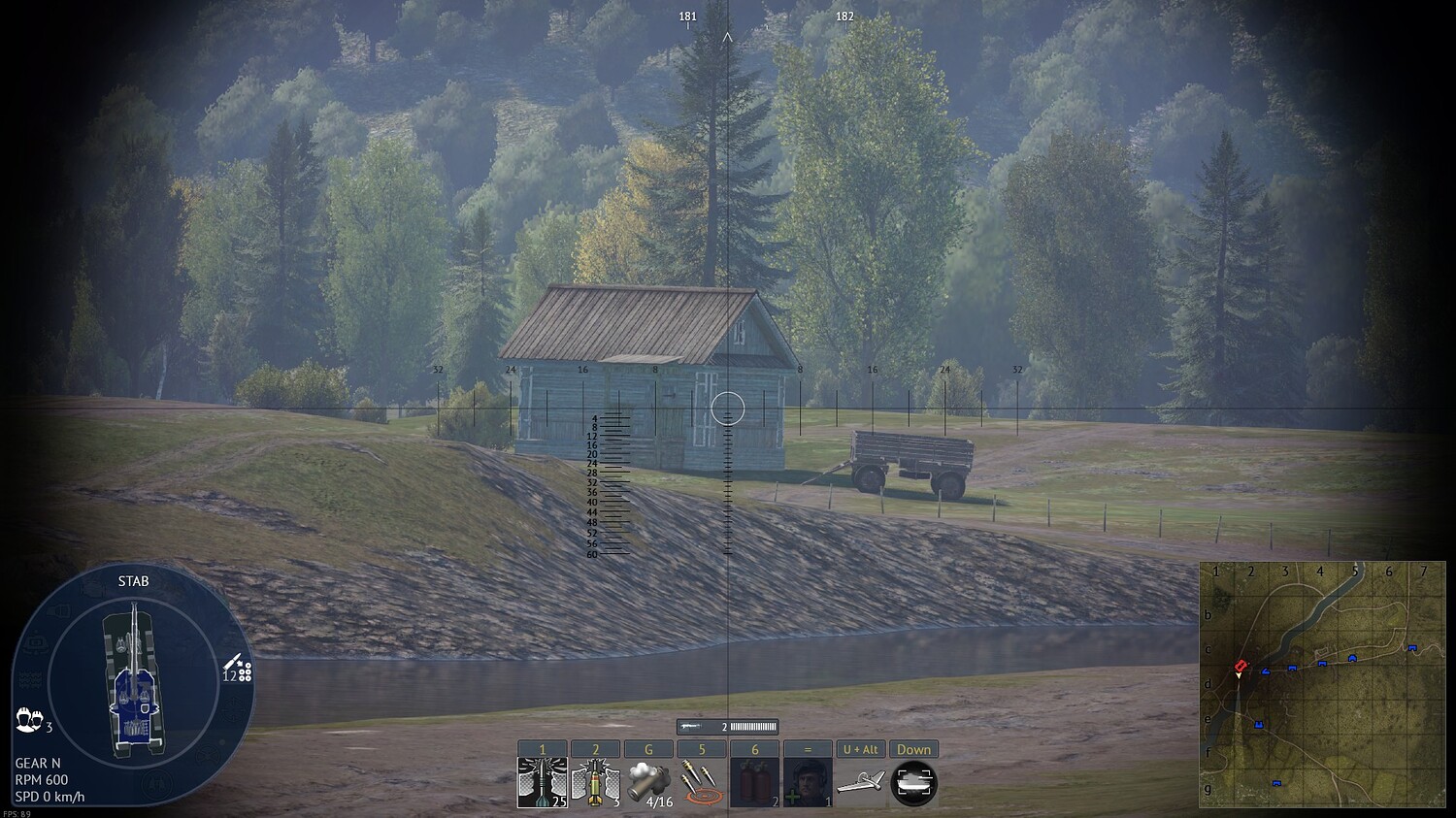
Task: Activate the smoke grenade icon labeled G
Action: [x=648, y=781]
